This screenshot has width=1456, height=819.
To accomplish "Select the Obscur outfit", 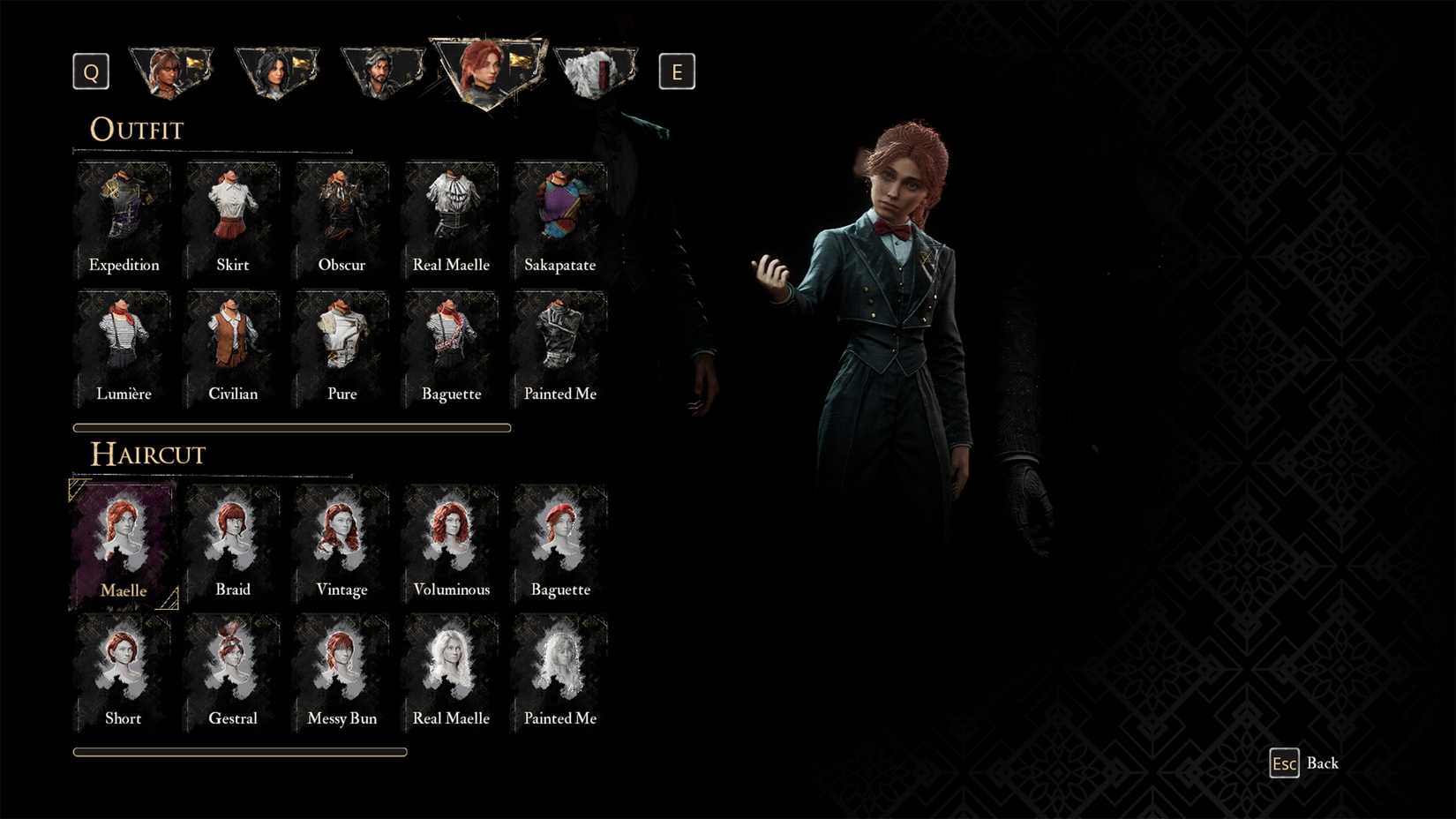I will point(341,214).
